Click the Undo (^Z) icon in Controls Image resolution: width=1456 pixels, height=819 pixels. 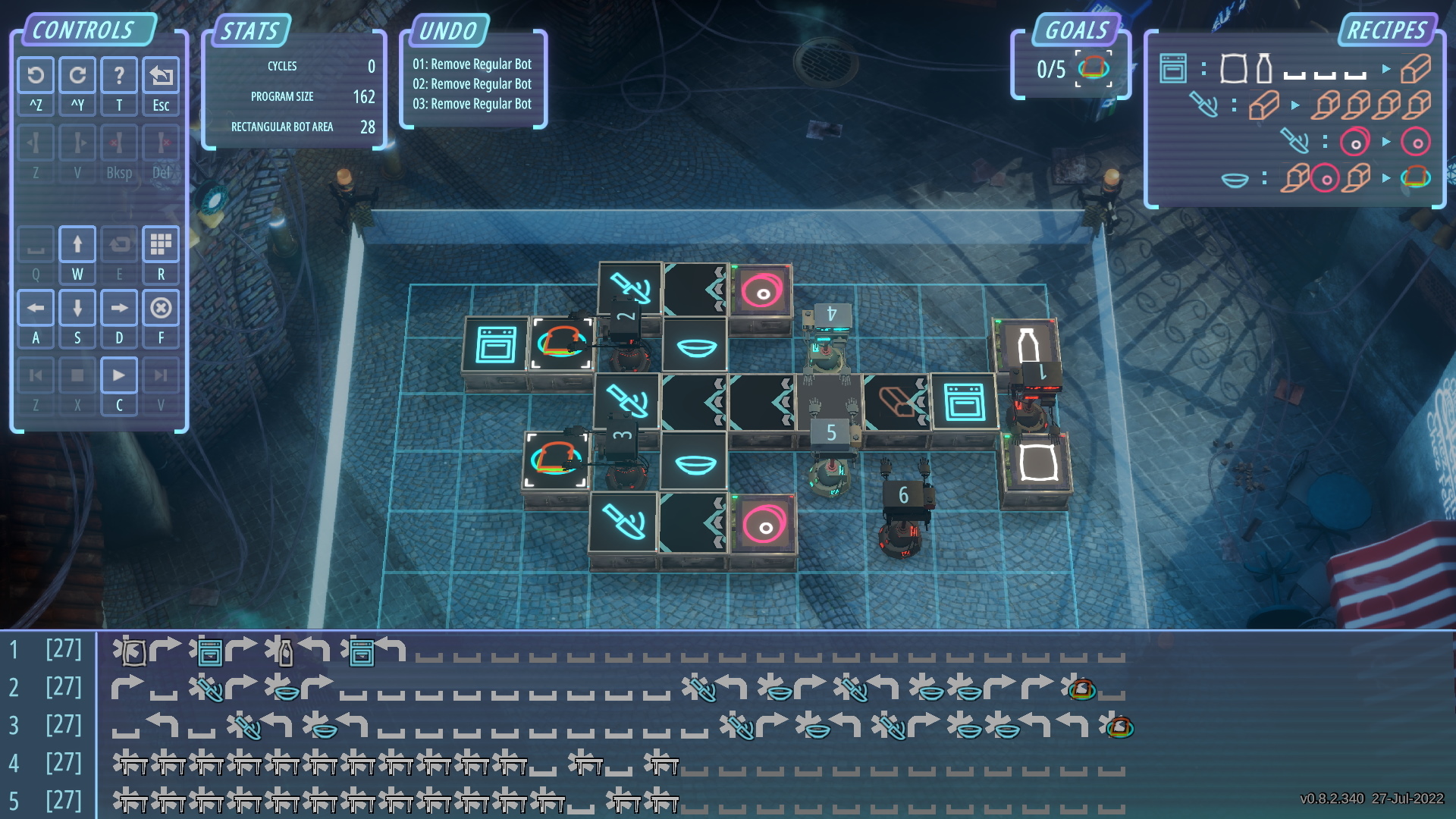[x=36, y=75]
